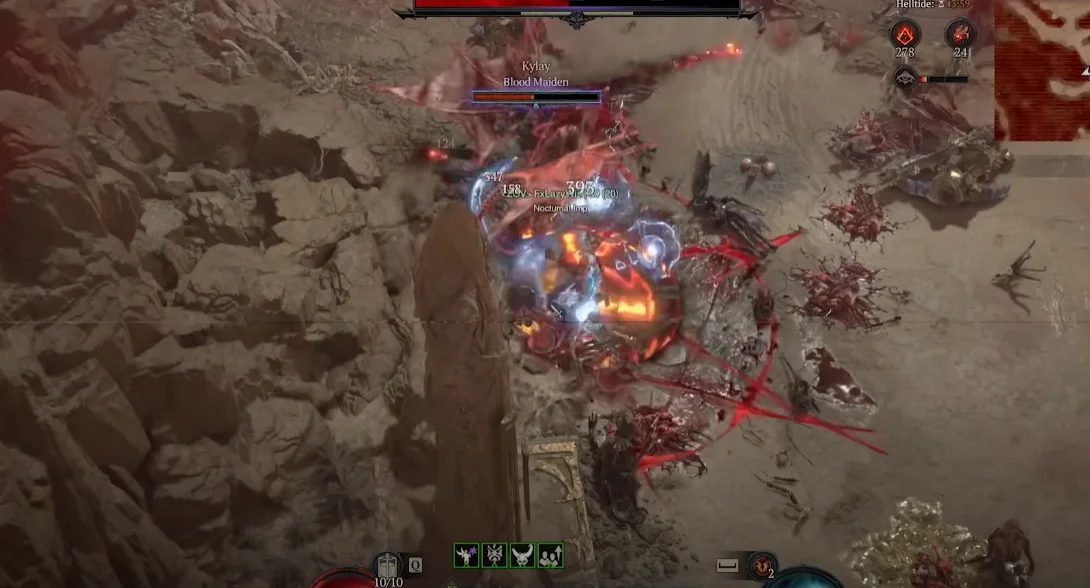Select the Helltide threat eye icon
1090x588 pixels.
[905, 78]
